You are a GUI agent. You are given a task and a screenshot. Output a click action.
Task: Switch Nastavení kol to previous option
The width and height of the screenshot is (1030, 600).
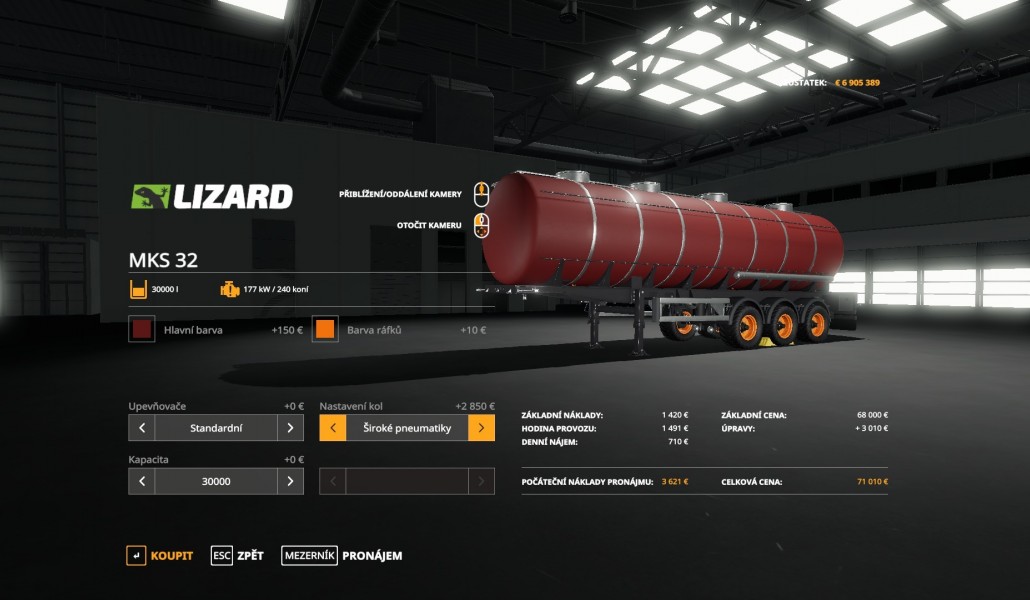333,428
